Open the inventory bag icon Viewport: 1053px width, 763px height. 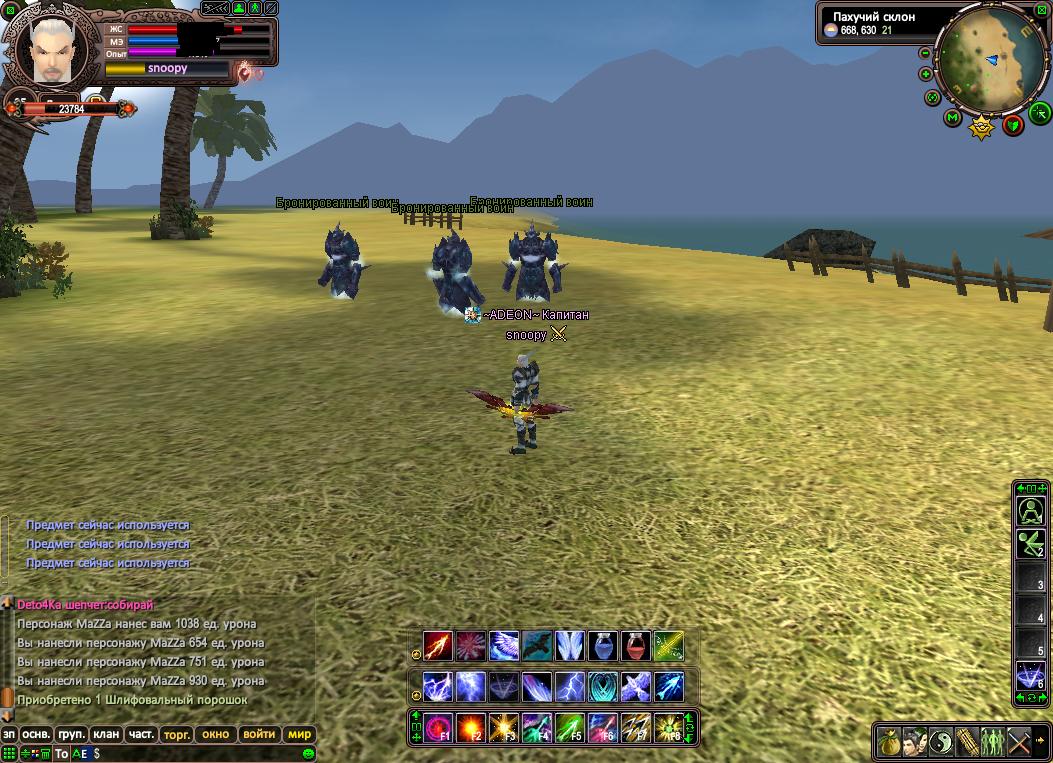click(888, 742)
